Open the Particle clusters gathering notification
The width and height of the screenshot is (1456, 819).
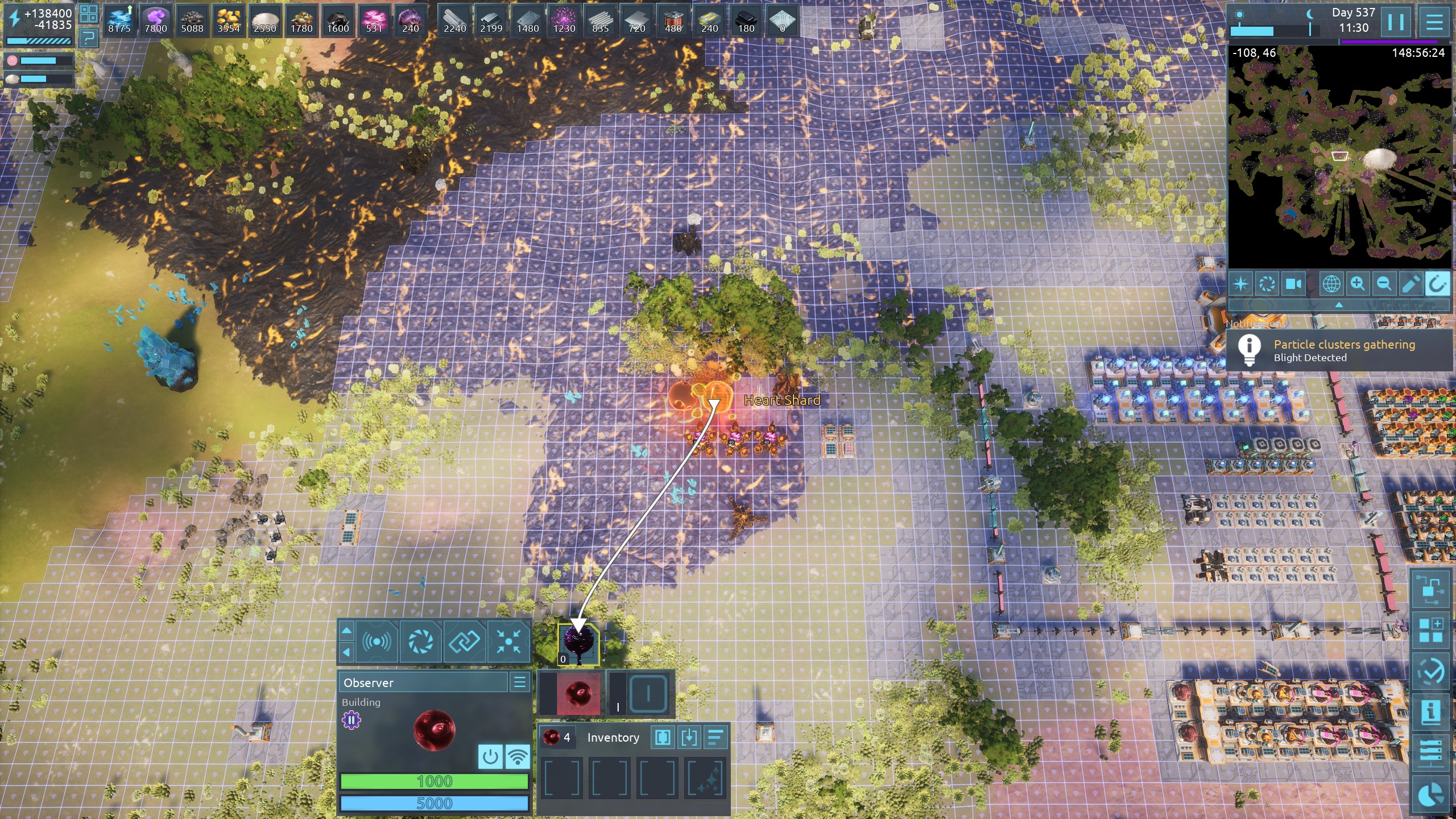tap(1342, 350)
